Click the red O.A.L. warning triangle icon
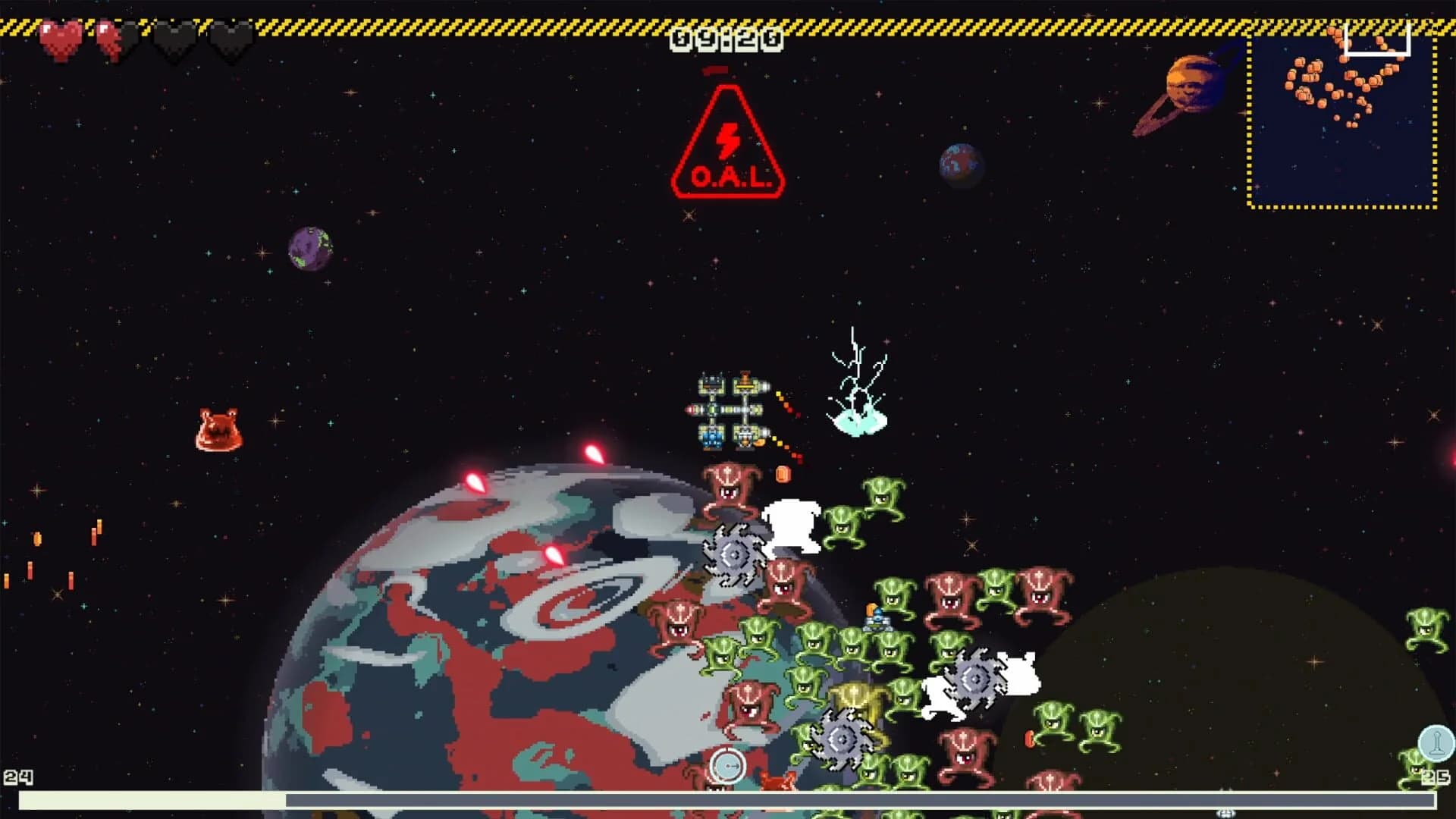The height and width of the screenshot is (819, 1456). [730, 144]
